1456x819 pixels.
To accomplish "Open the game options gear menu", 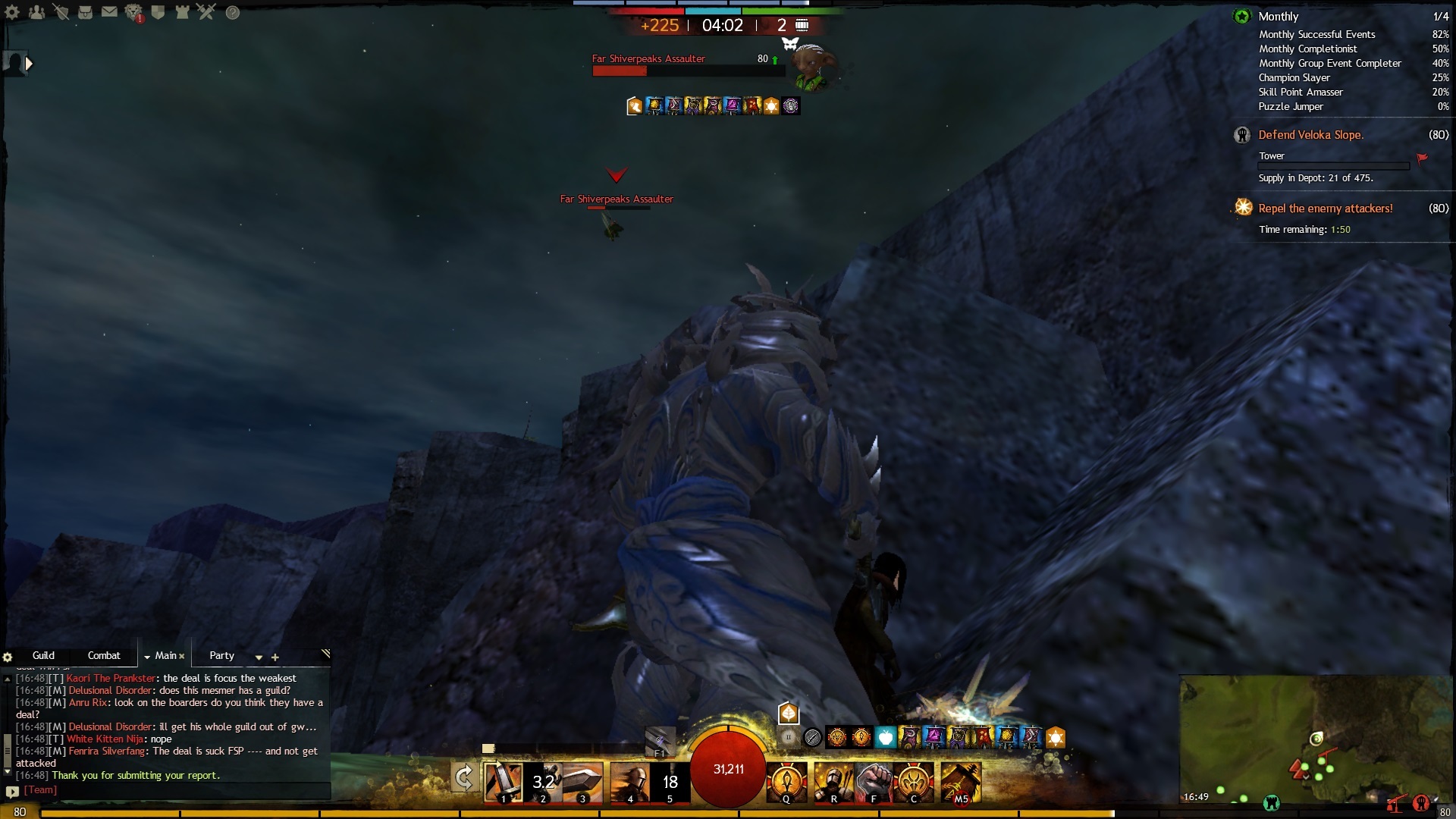I will point(12,12).
